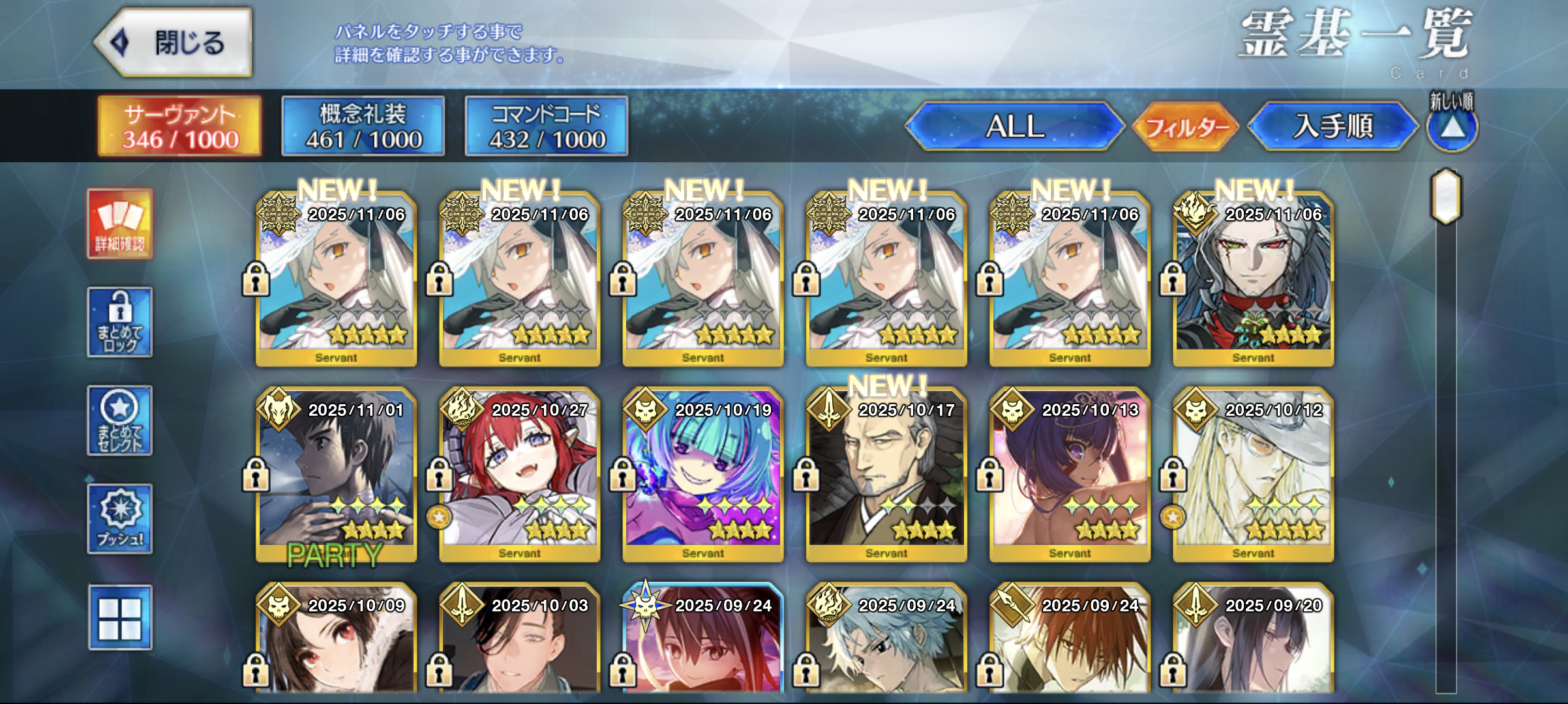
Task: Close the card list with 閉じる
Action: pos(174,43)
